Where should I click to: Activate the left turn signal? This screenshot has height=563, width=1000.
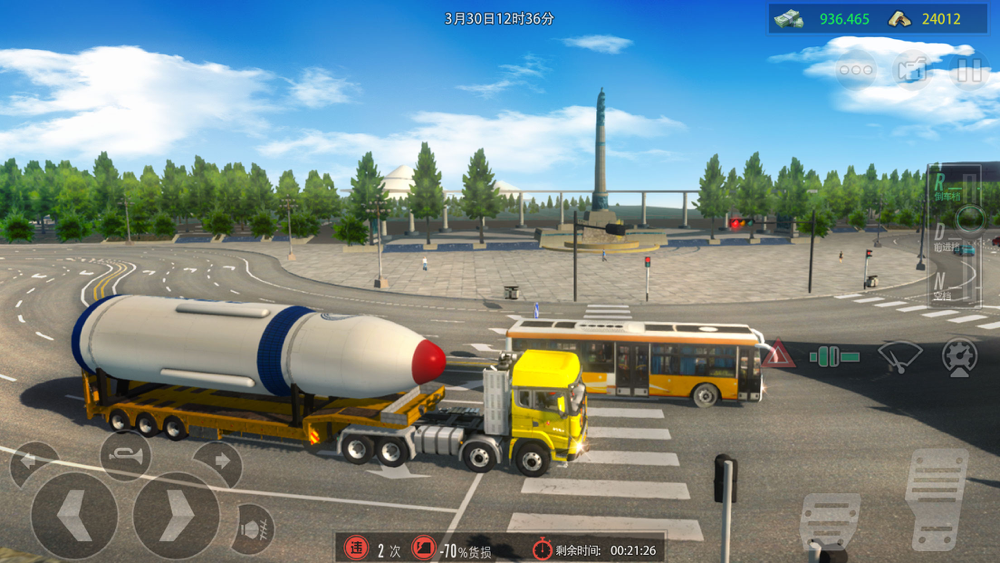pos(33,463)
